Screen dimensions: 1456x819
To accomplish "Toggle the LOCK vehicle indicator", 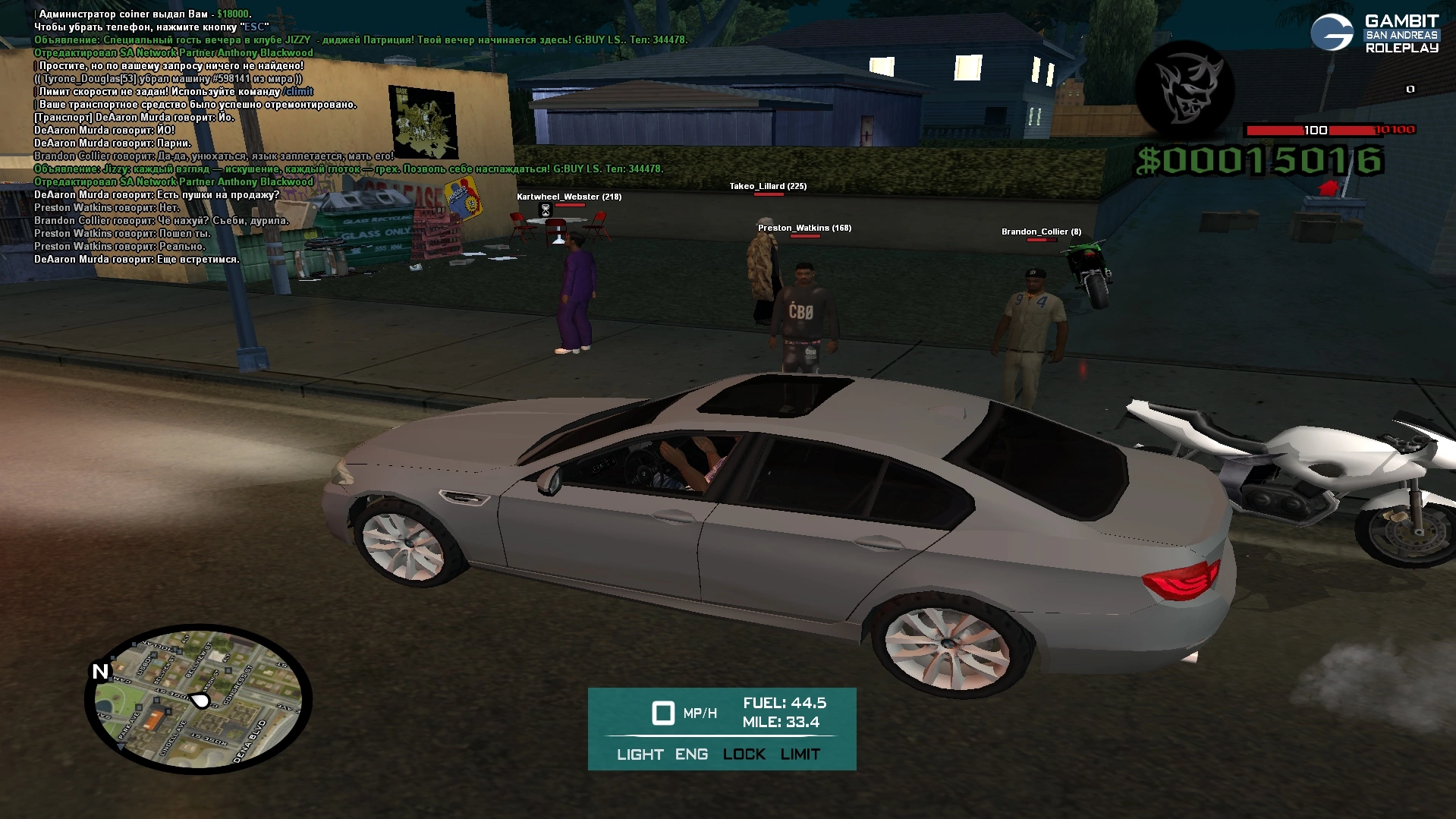I will point(744,754).
